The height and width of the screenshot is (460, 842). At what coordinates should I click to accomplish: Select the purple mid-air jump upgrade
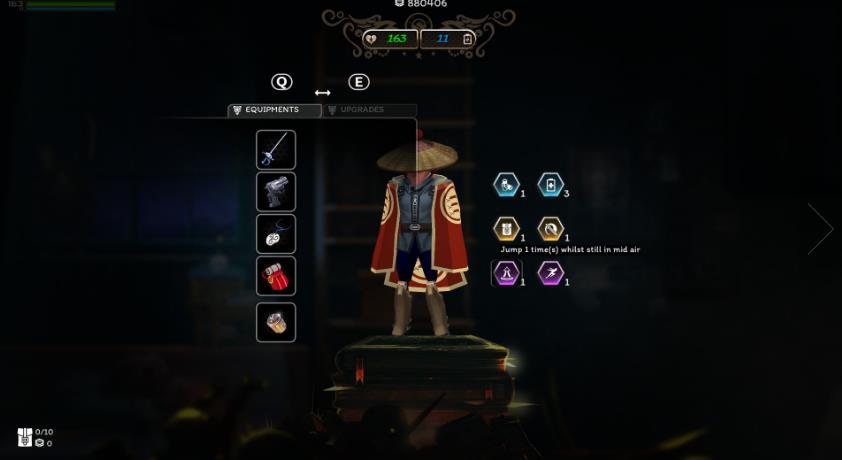coord(507,272)
